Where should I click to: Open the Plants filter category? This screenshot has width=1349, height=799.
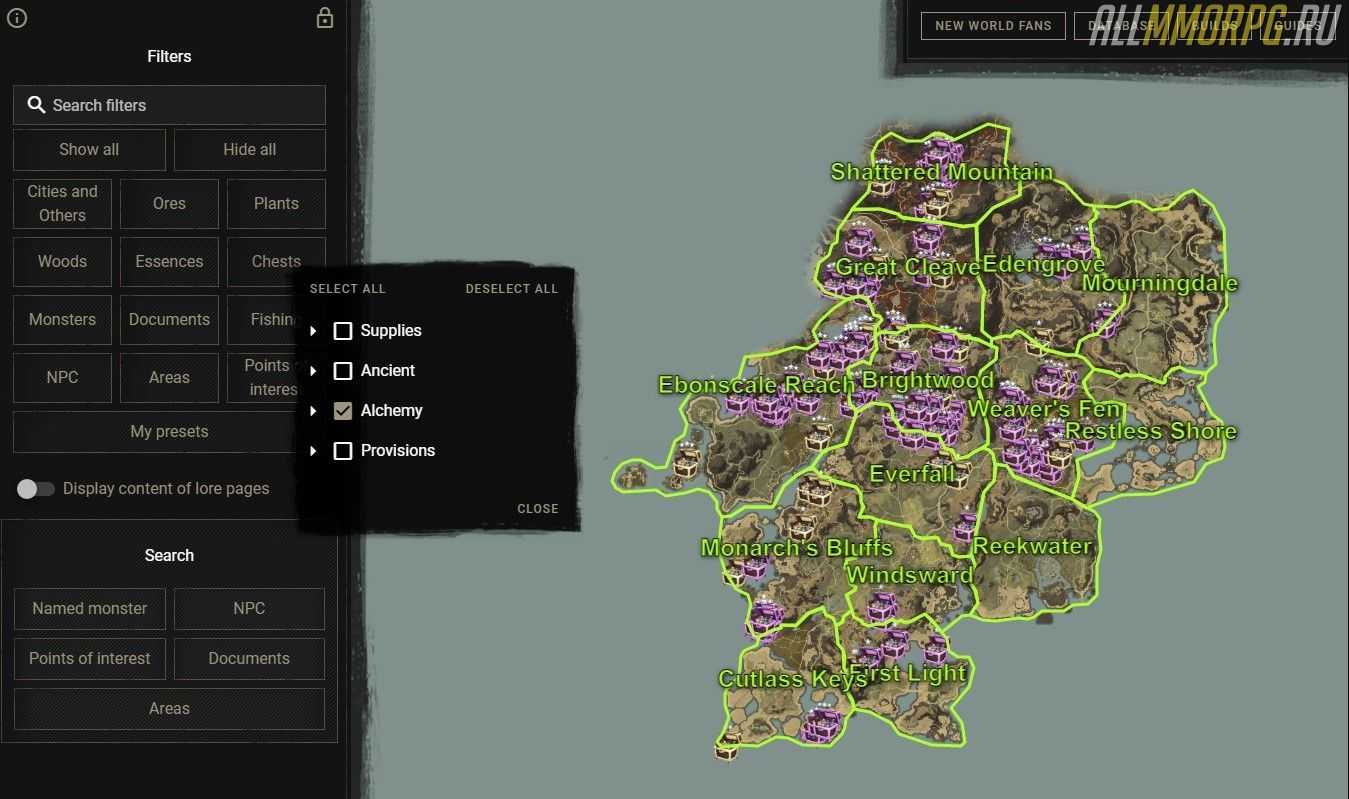click(x=276, y=203)
